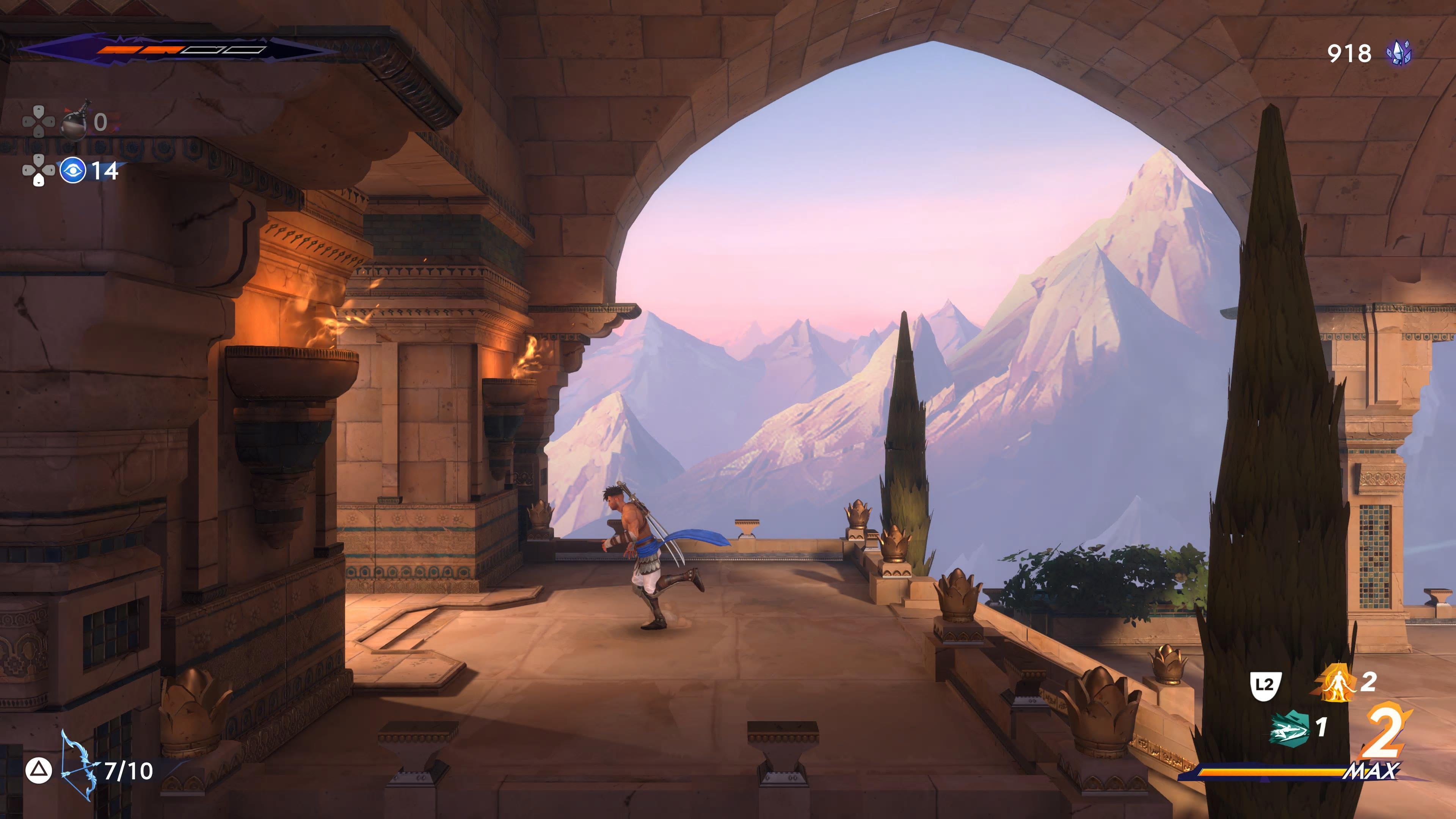Click the Triangle button prompt icon
The height and width of the screenshot is (819, 1456).
point(38,770)
